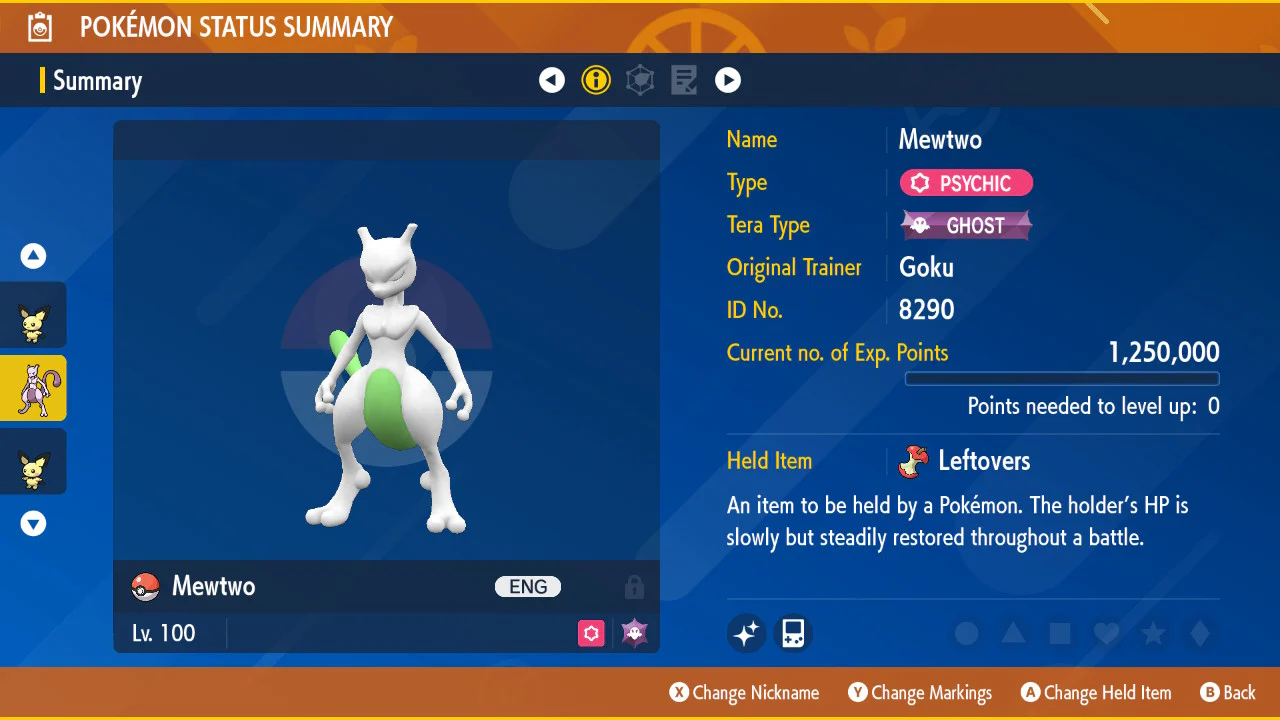The height and width of the screenshot is (720, 1280).
Task: Select the highlighted Mewtwo party slot
Action: 33,388
